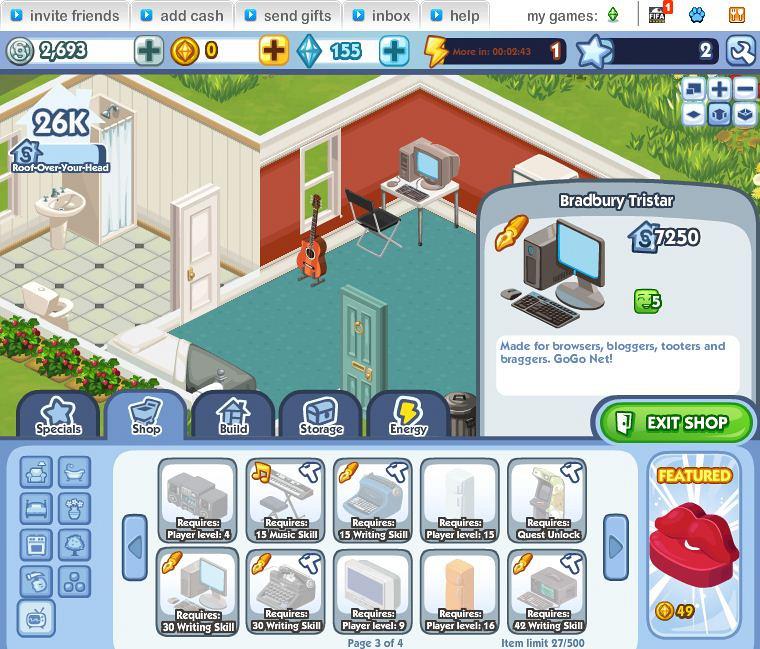Open the send gifts page
760x649 pixels.
[287, 16]
